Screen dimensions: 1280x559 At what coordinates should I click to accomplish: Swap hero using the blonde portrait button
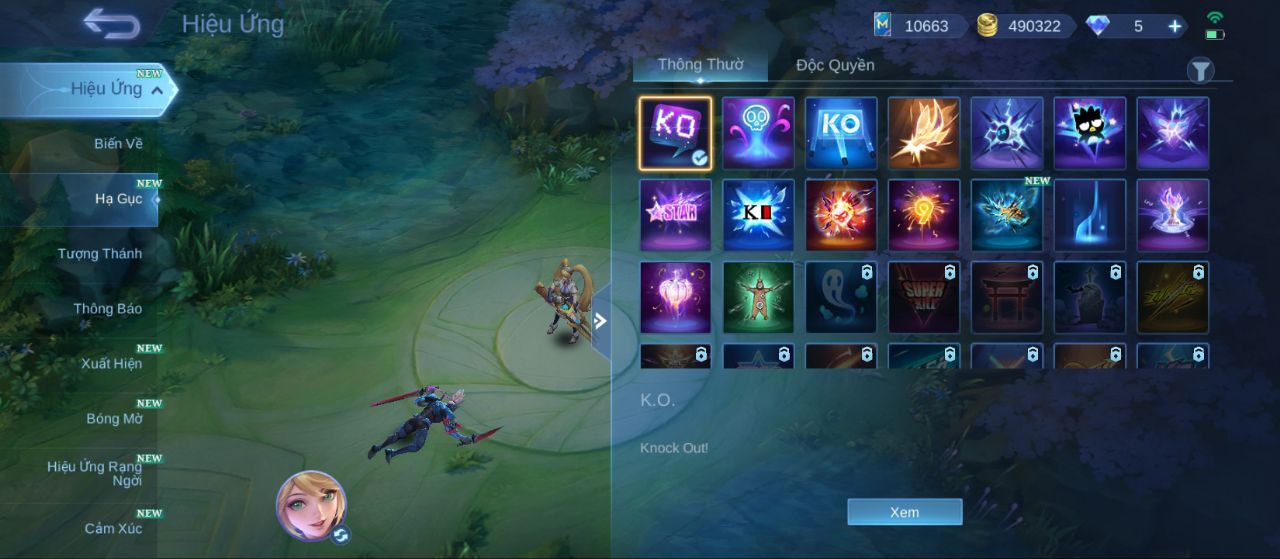311,505
